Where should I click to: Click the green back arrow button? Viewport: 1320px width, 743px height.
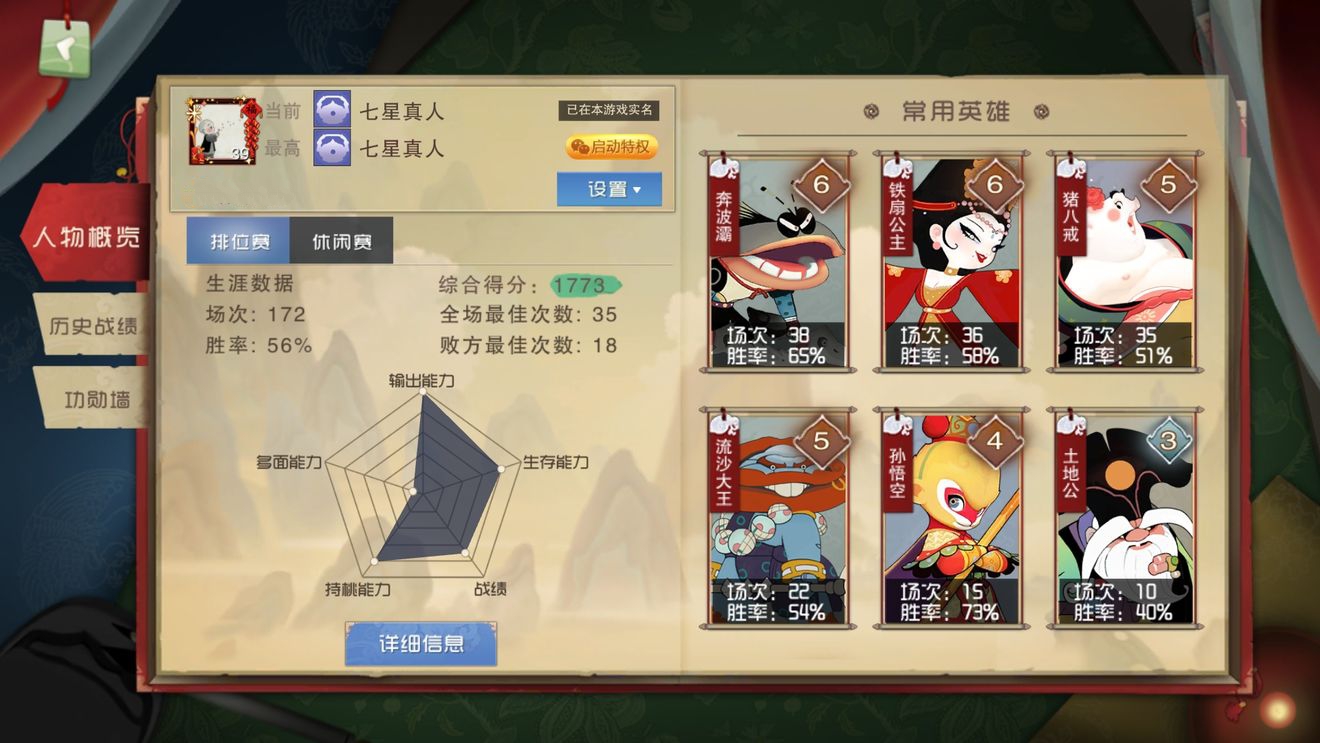(64, 48)
